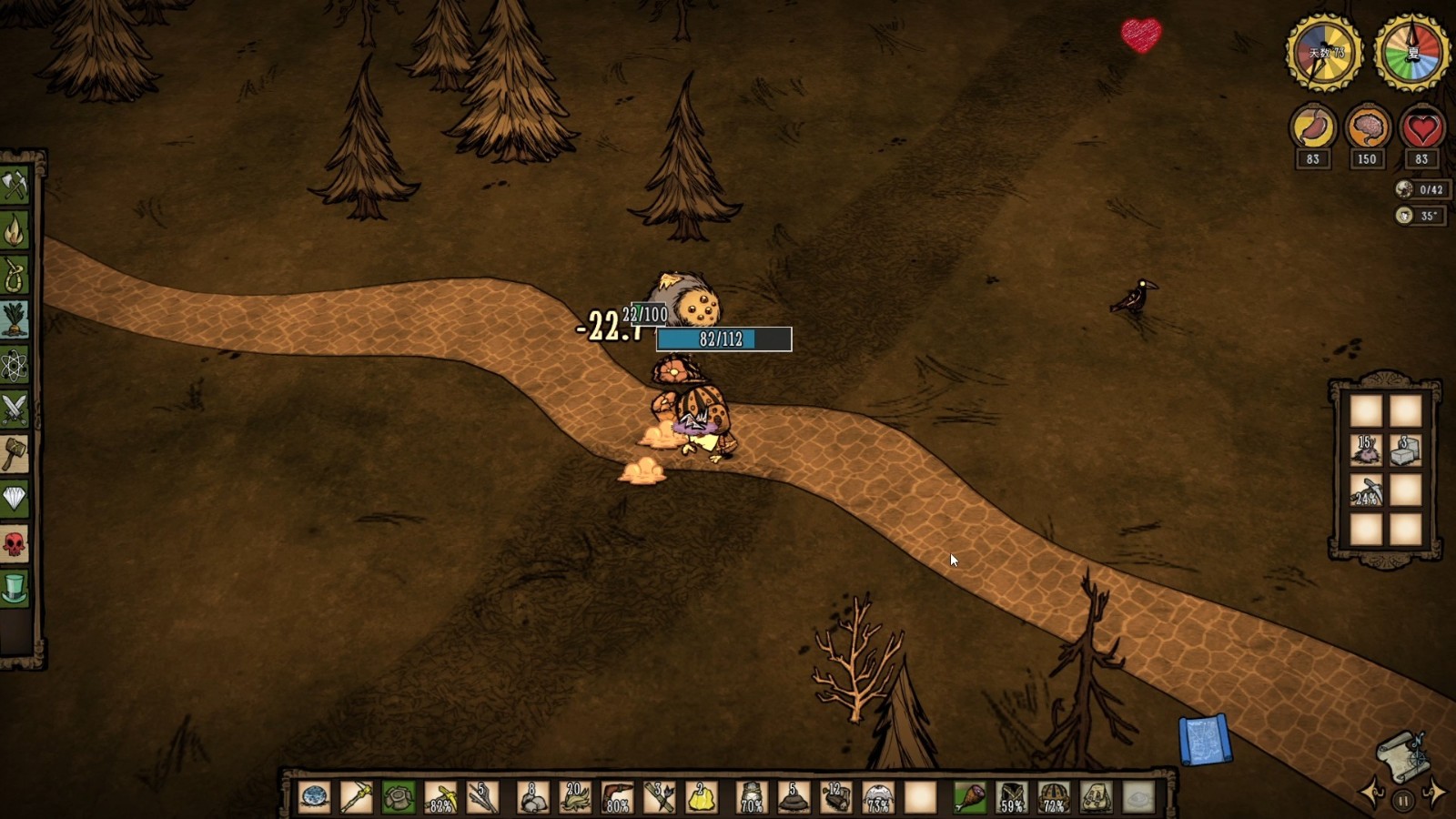Open the map scroll with compass
This screenshot has height=819, width=1456.
(x=1402, y=755)
